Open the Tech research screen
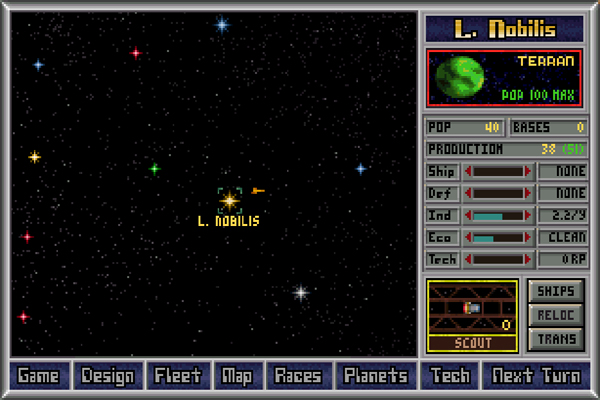Image resolution: width=600 pixels, height=400 pixels. (x=448, y=376)
